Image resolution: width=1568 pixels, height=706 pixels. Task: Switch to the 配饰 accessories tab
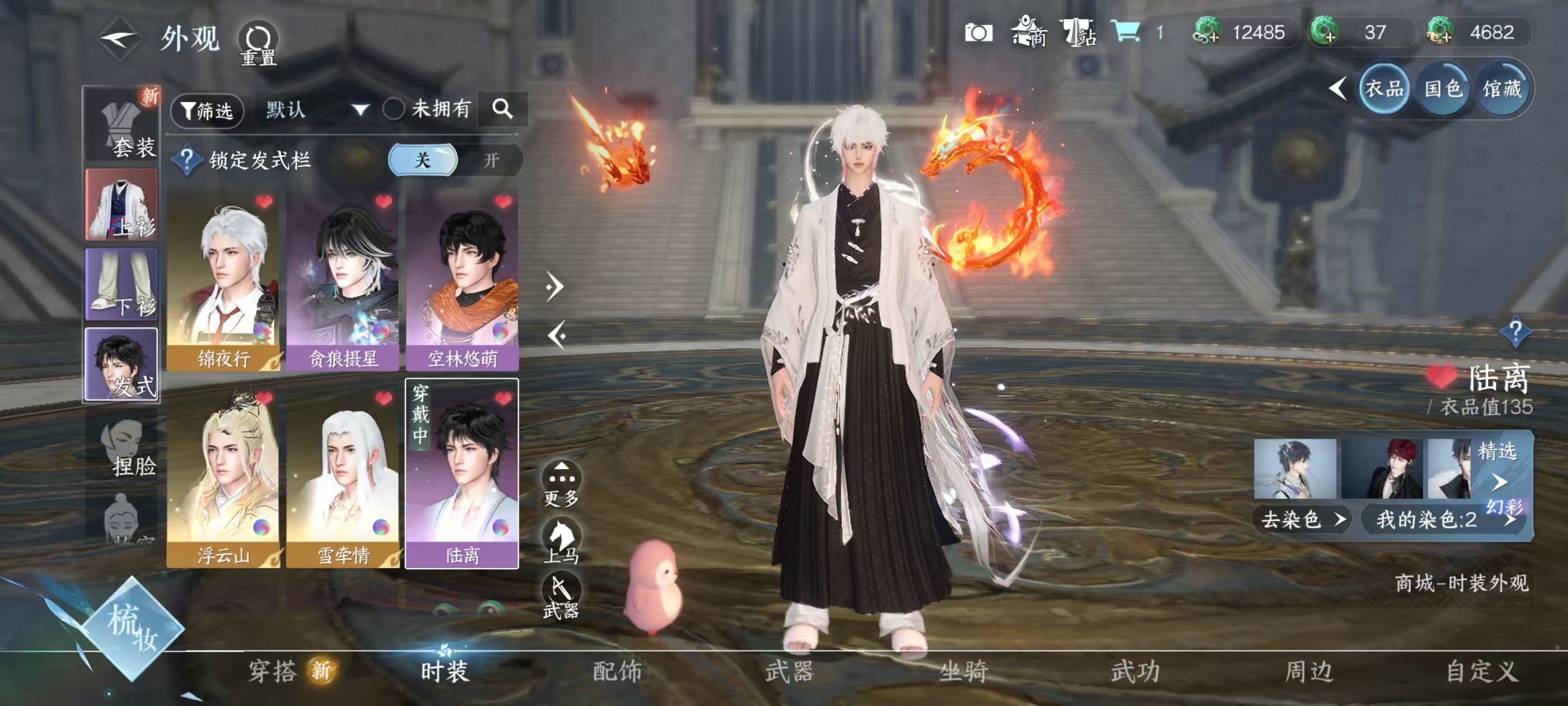tap(617, 671)
